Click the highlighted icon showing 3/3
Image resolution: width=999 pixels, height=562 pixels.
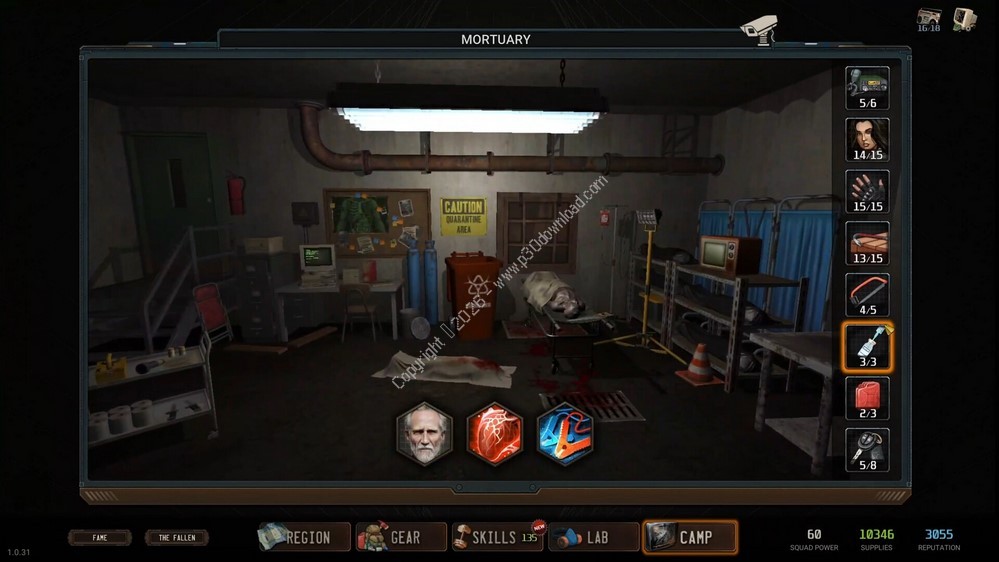(x=867, y=345)
